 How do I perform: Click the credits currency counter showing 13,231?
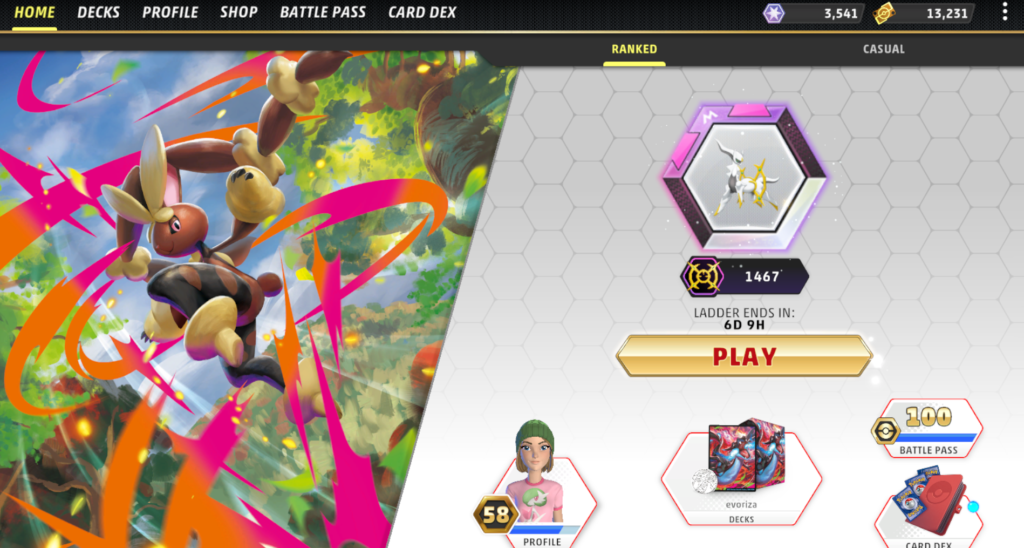(x=922, y=14)
